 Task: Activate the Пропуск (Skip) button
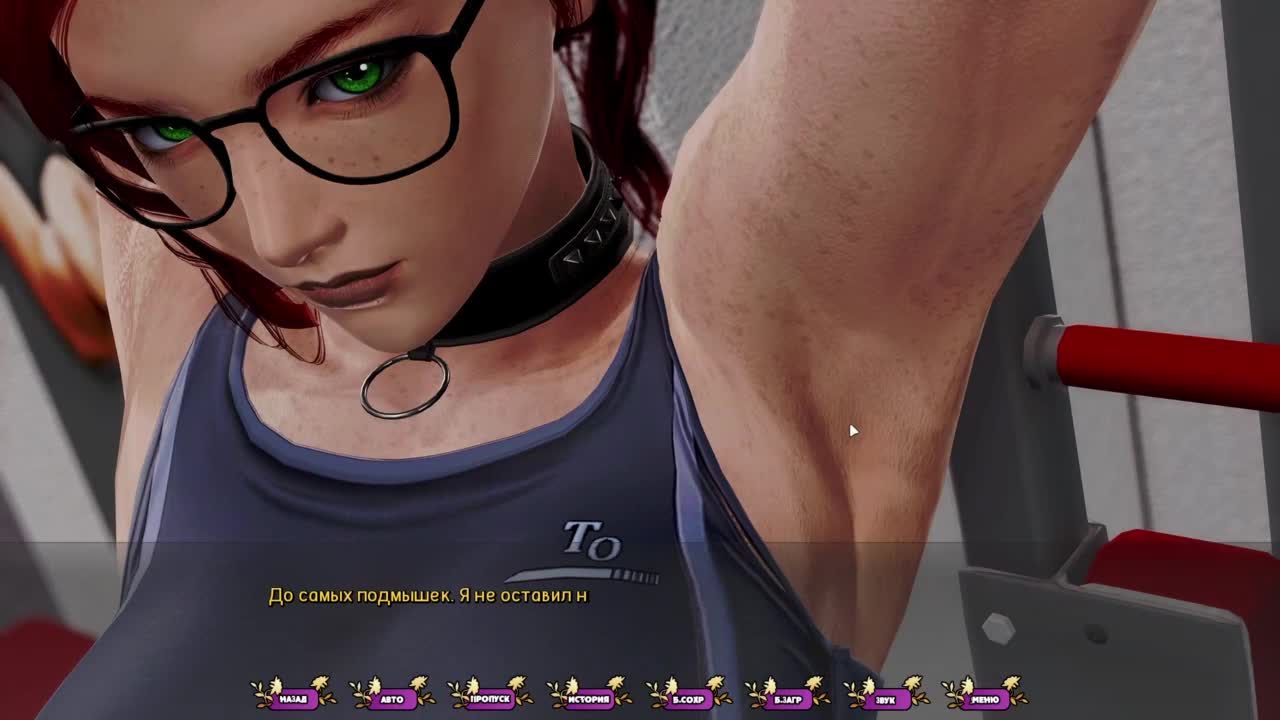pos(490,698)
